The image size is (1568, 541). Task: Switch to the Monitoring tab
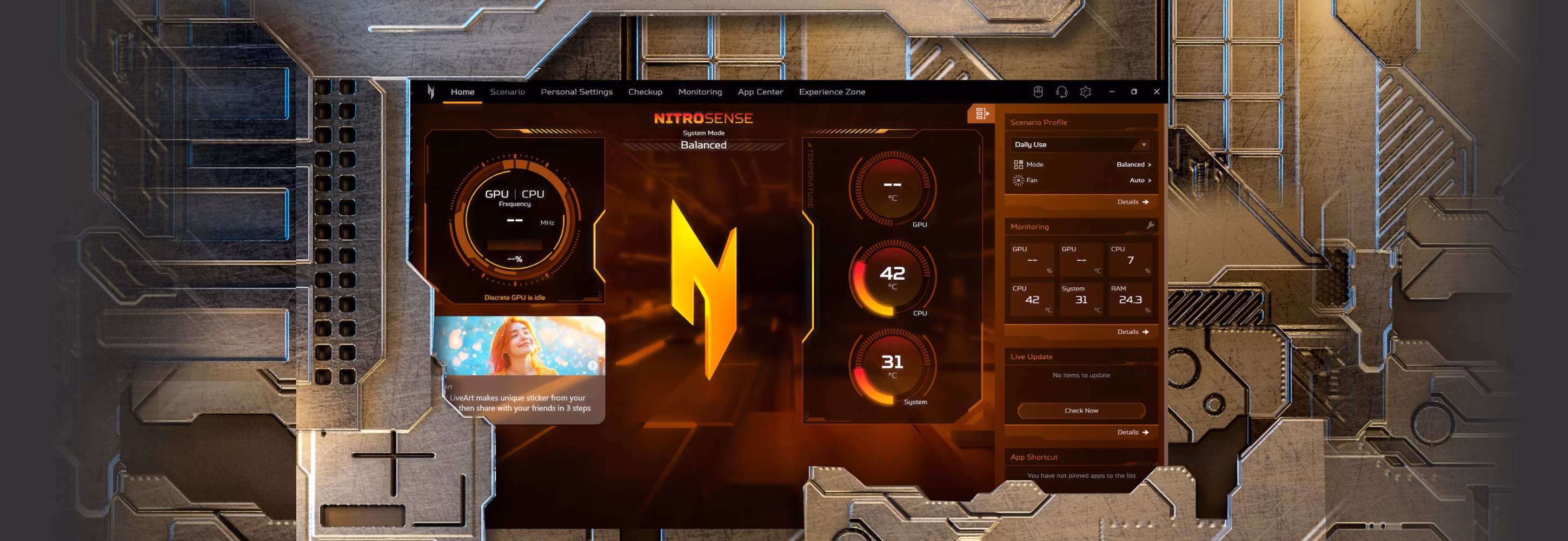pos(700,91)
